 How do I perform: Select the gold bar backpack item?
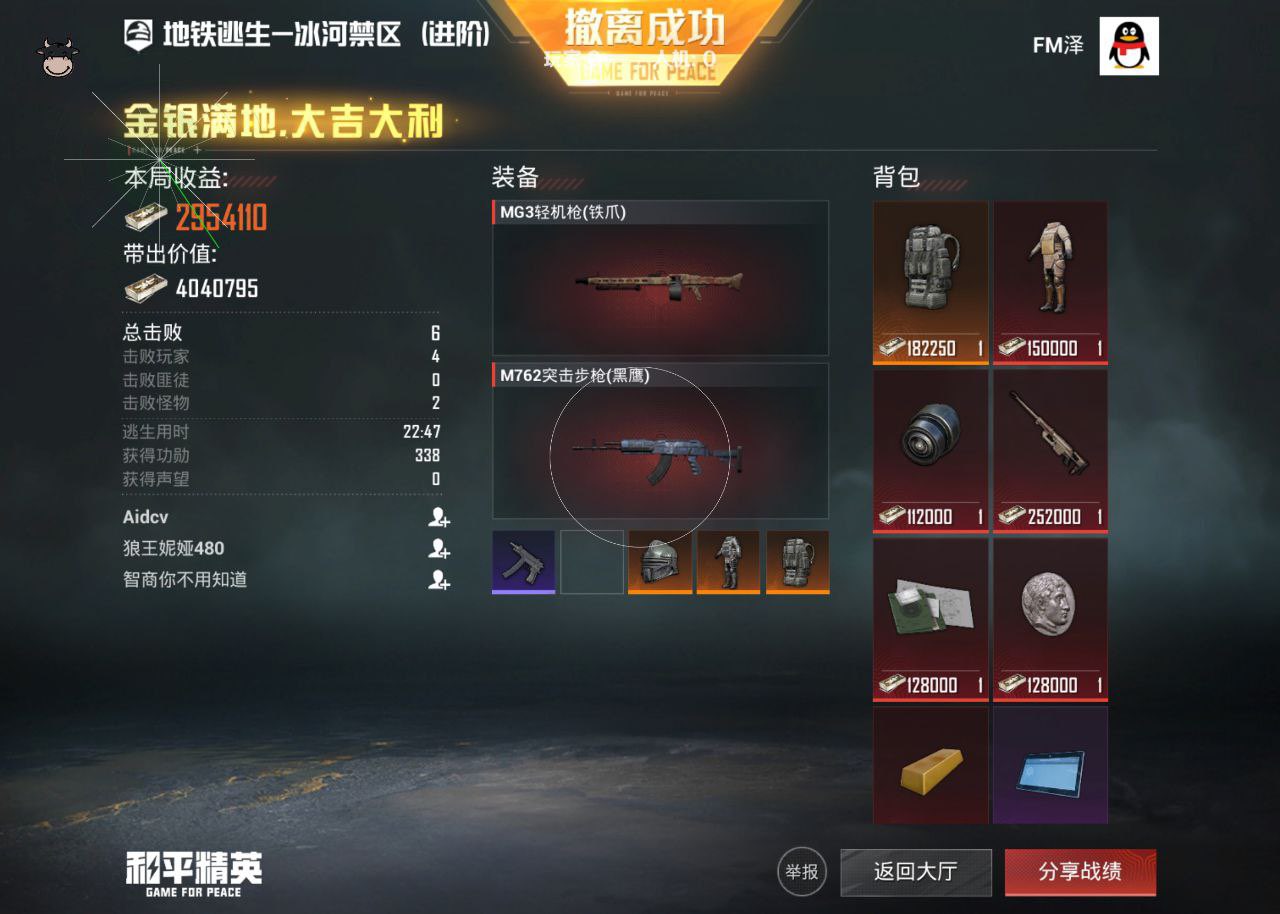(x=930, y=766)
